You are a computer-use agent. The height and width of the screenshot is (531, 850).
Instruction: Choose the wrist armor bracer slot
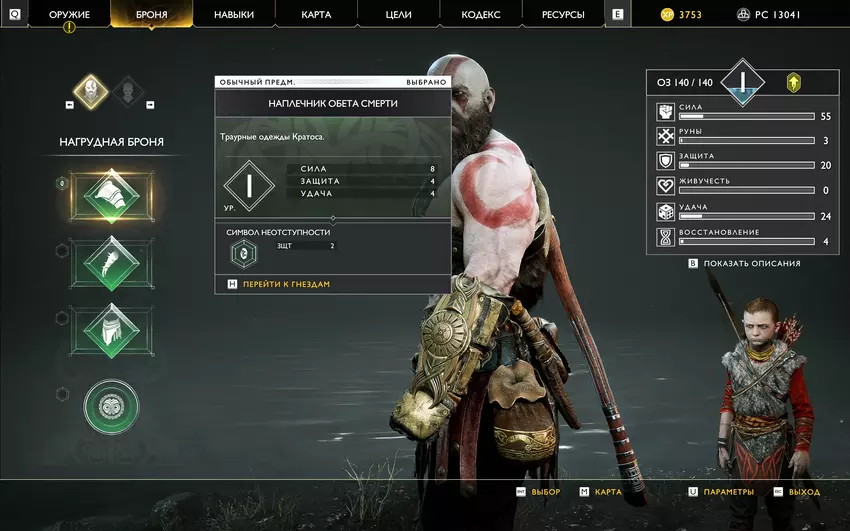110,263
